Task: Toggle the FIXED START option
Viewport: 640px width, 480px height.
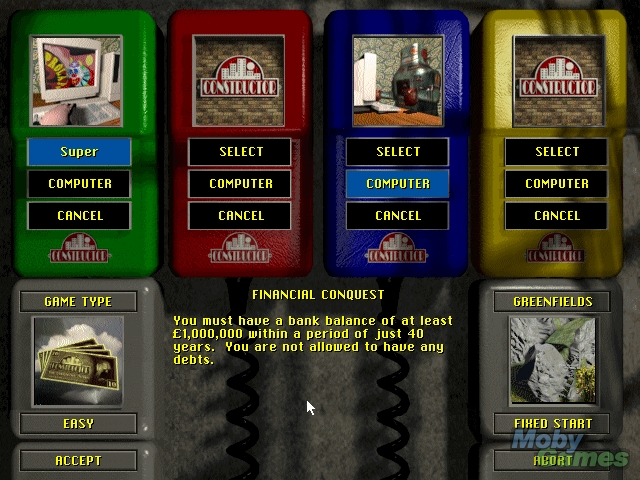Action: click(x=553, y=423)
